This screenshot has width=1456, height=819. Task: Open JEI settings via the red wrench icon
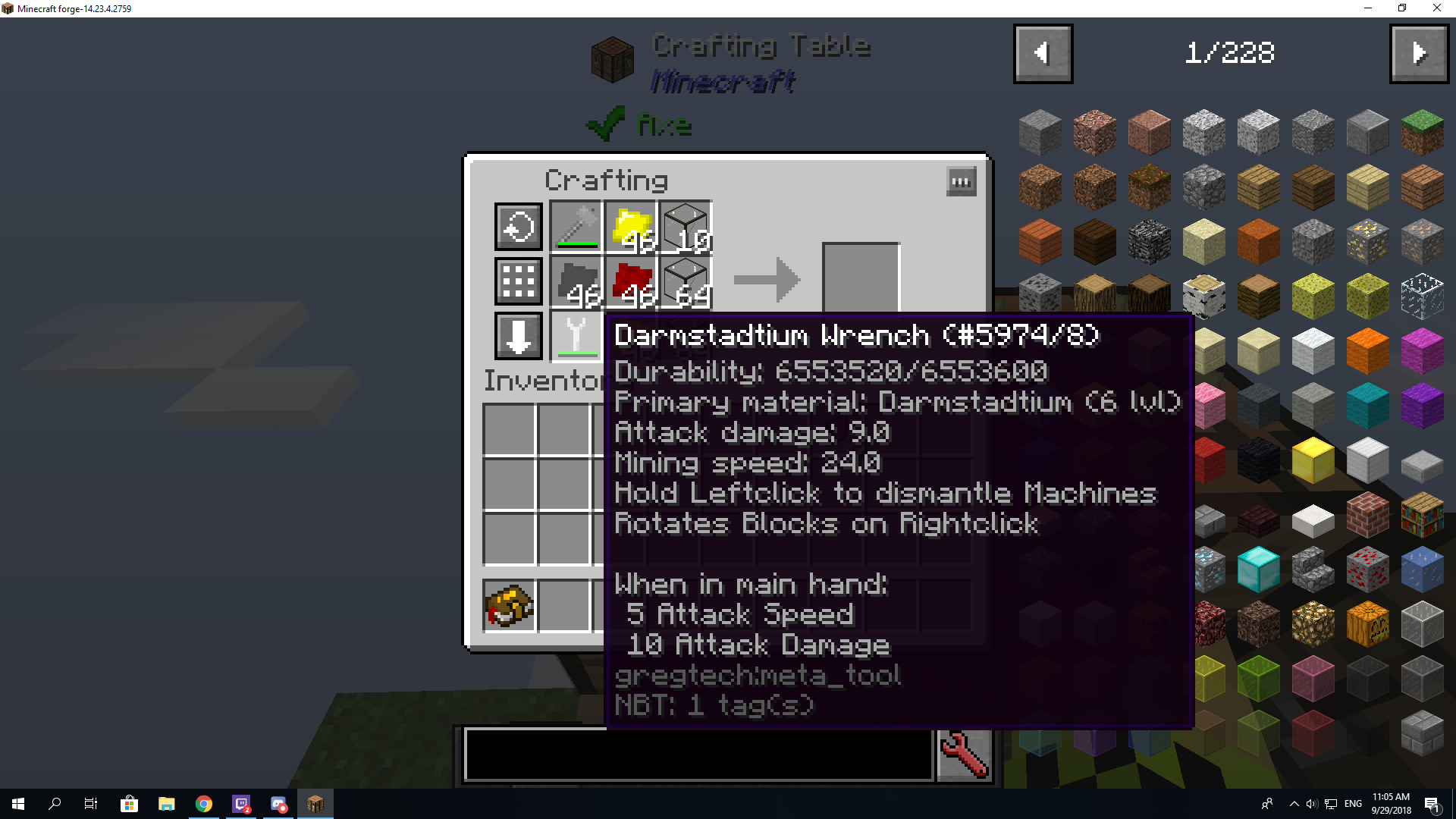pyautogui.click(x=964, y=755)
